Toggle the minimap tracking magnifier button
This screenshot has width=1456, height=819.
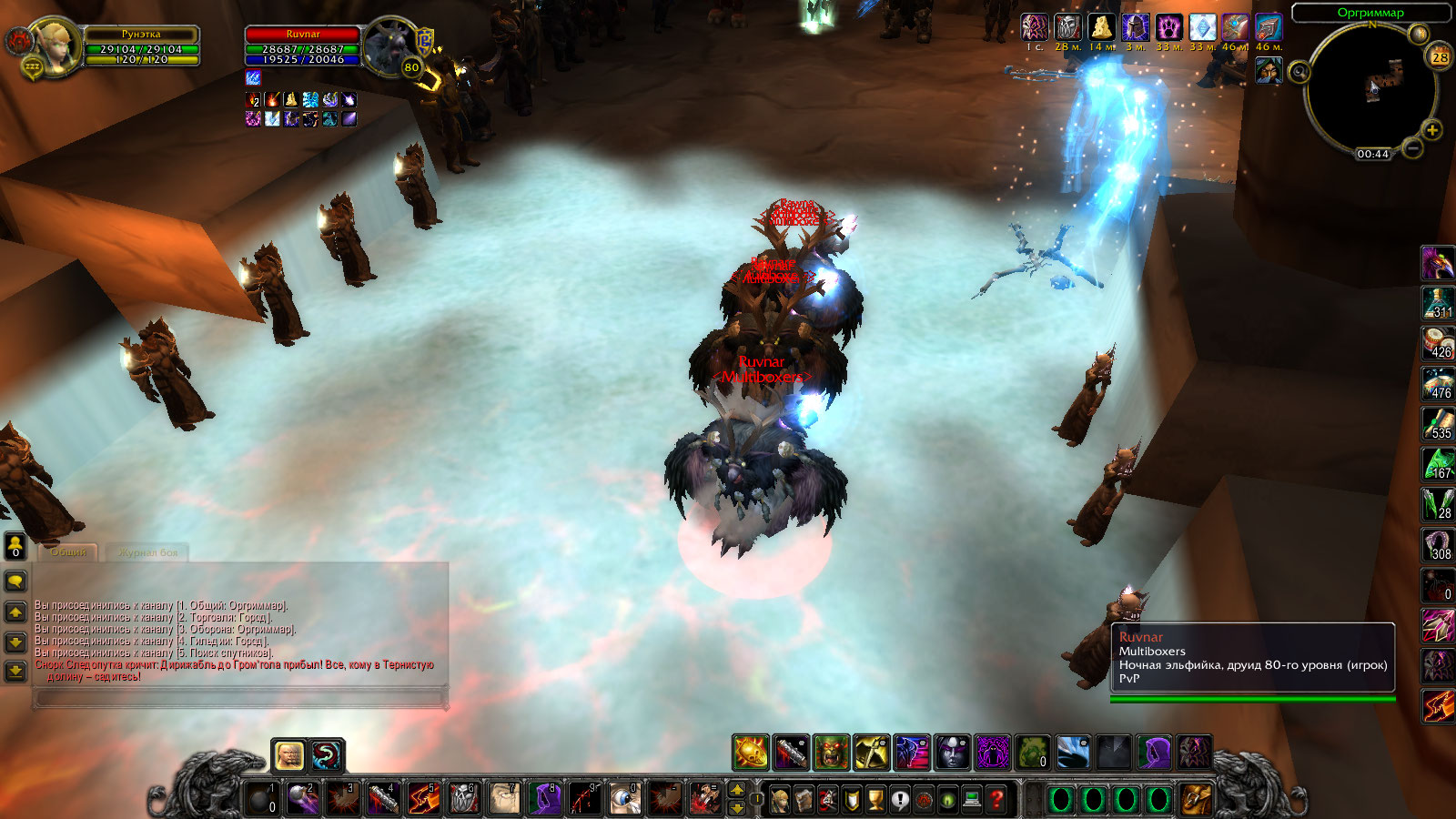[x=1300, y=72]
